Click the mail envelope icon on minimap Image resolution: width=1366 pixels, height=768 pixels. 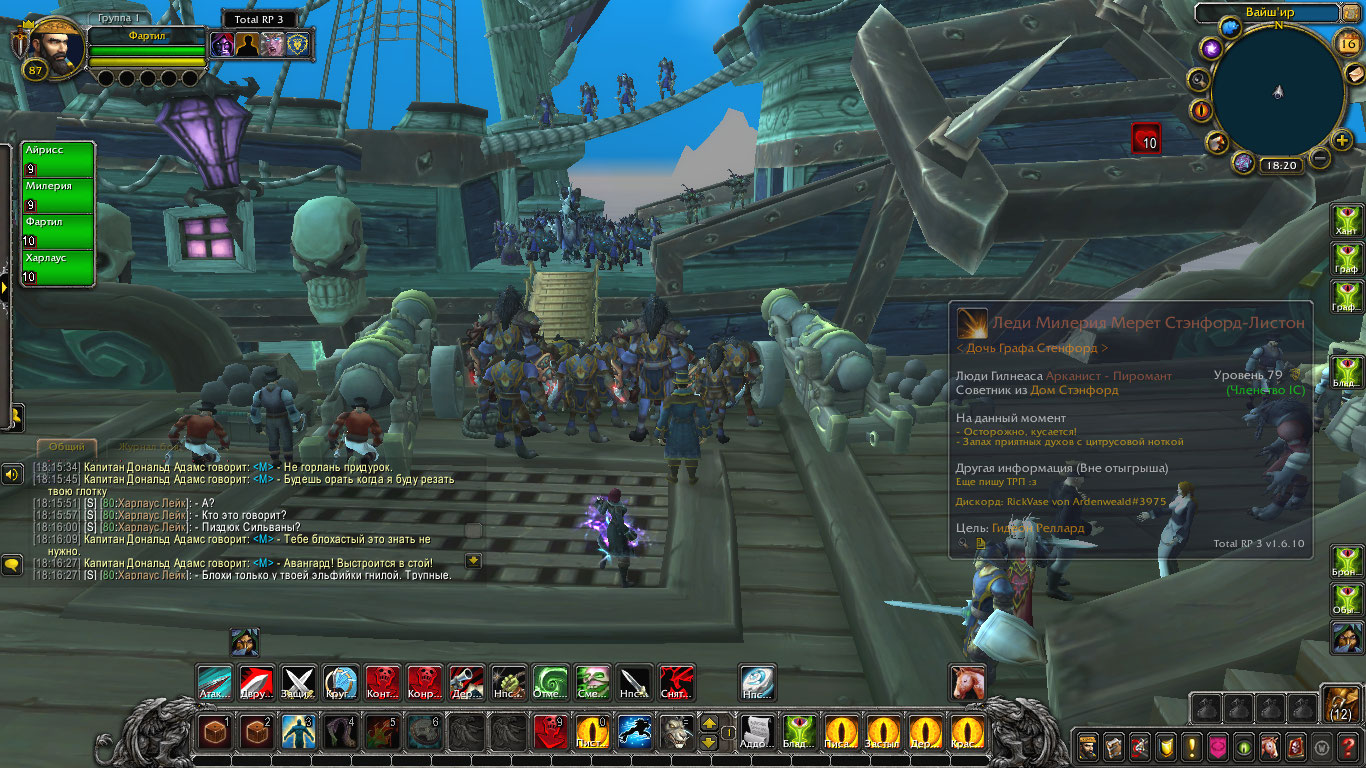[x=1353, y=75]
